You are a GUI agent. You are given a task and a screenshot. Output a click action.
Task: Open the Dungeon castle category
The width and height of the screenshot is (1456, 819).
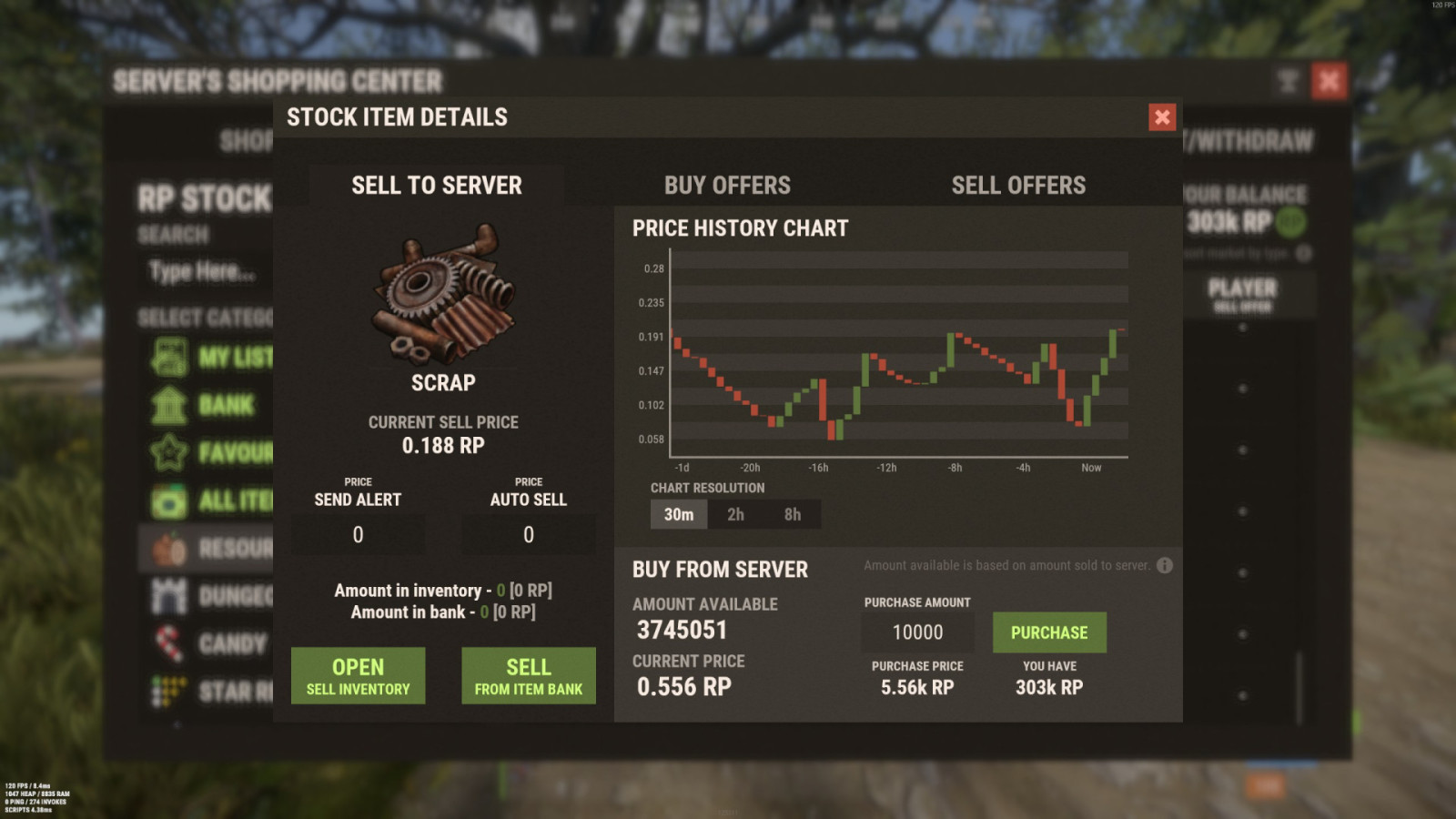(x=169, y=596)
